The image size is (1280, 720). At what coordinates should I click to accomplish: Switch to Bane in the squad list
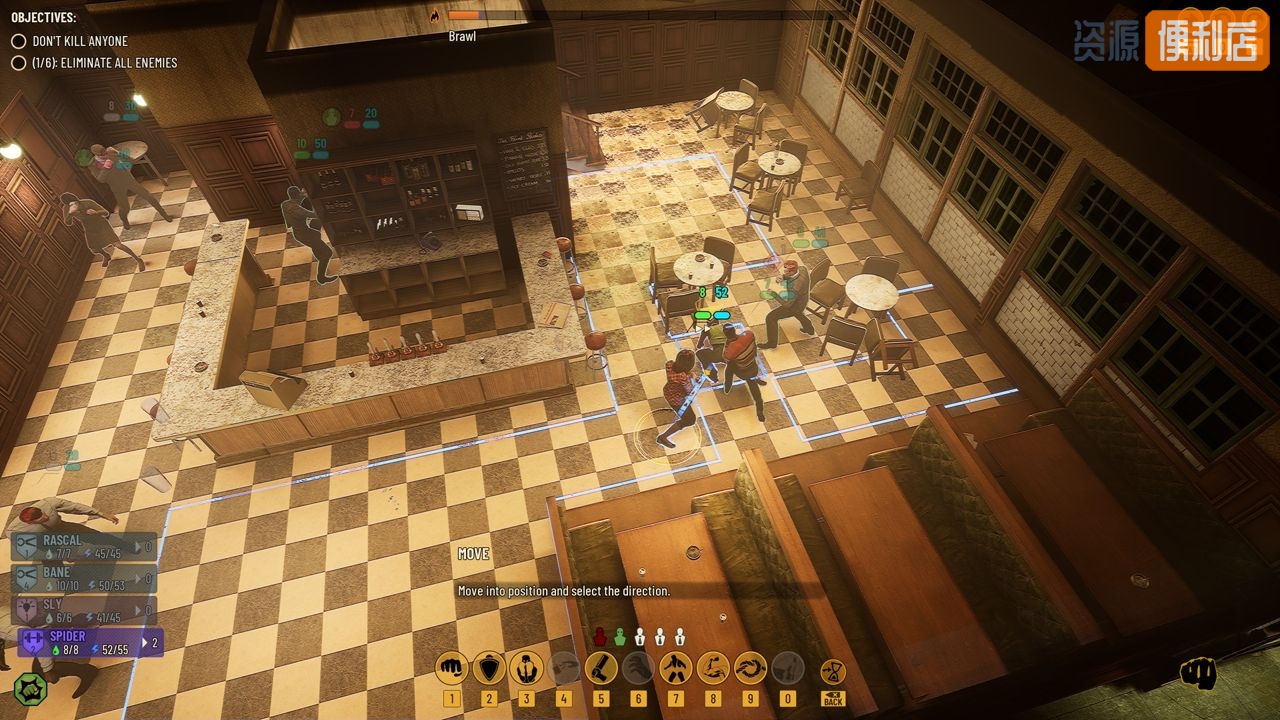[85, 578]
